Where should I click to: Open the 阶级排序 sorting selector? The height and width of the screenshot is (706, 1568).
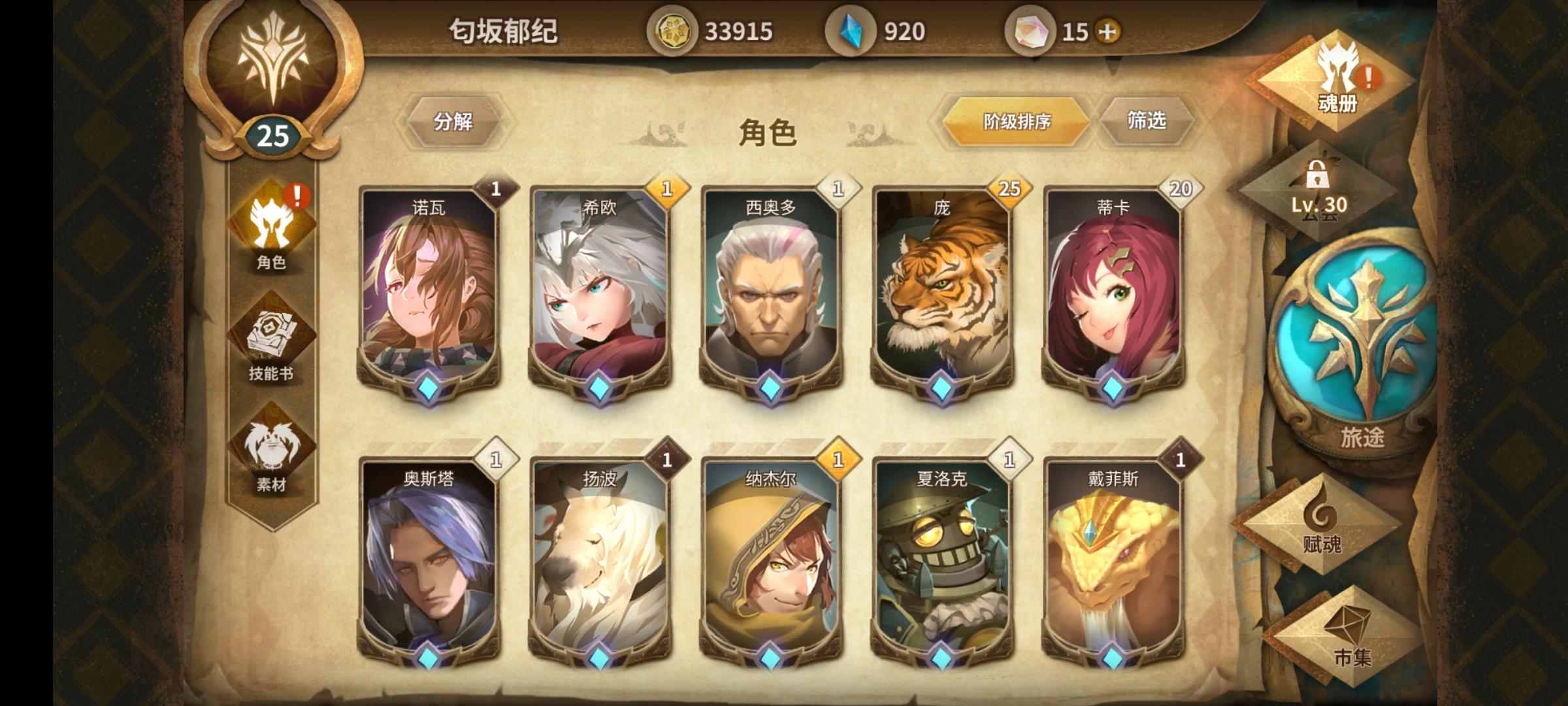tap(1018, 122)
